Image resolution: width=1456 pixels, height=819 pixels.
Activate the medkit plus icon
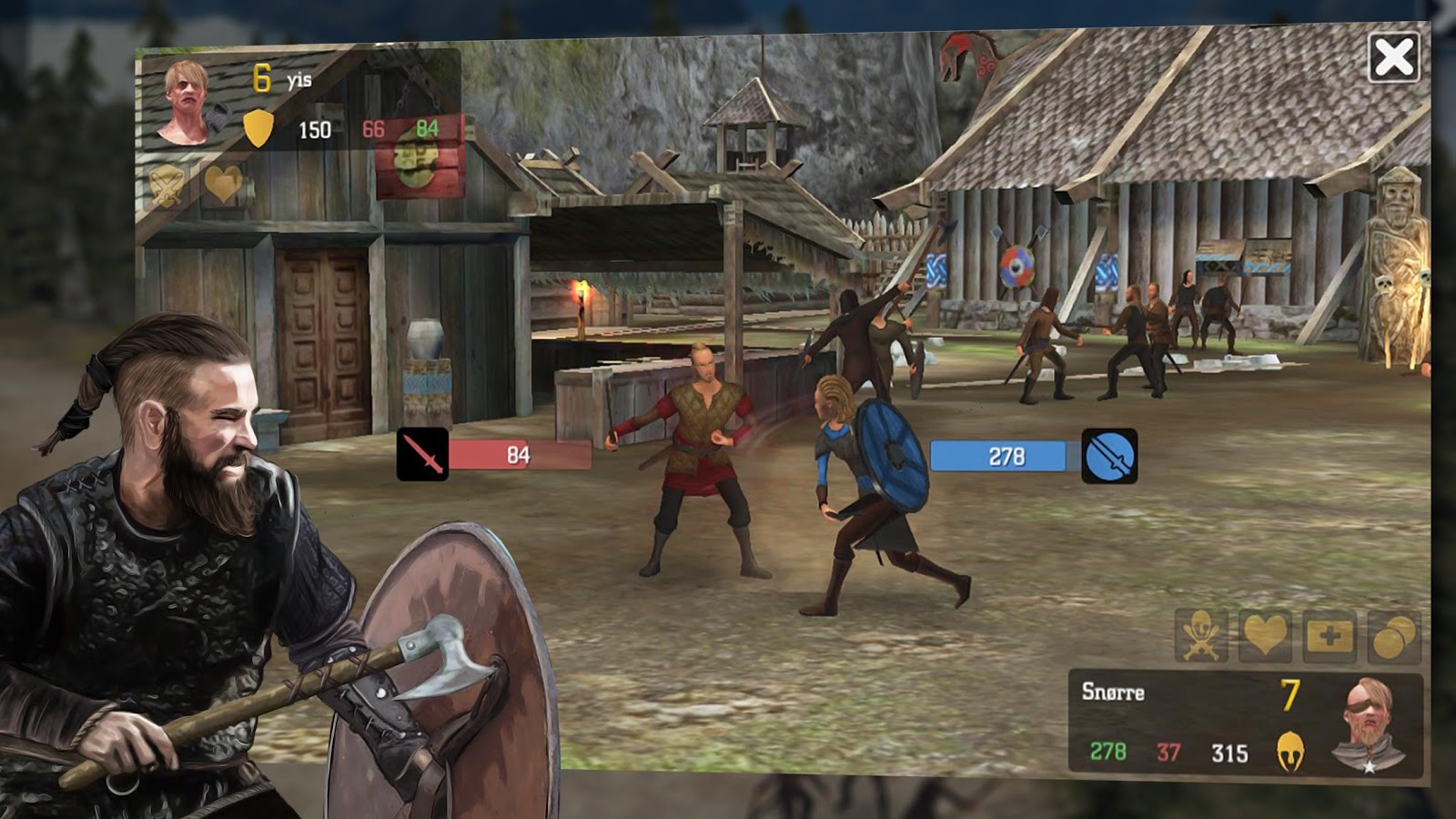pos(1329,636)
